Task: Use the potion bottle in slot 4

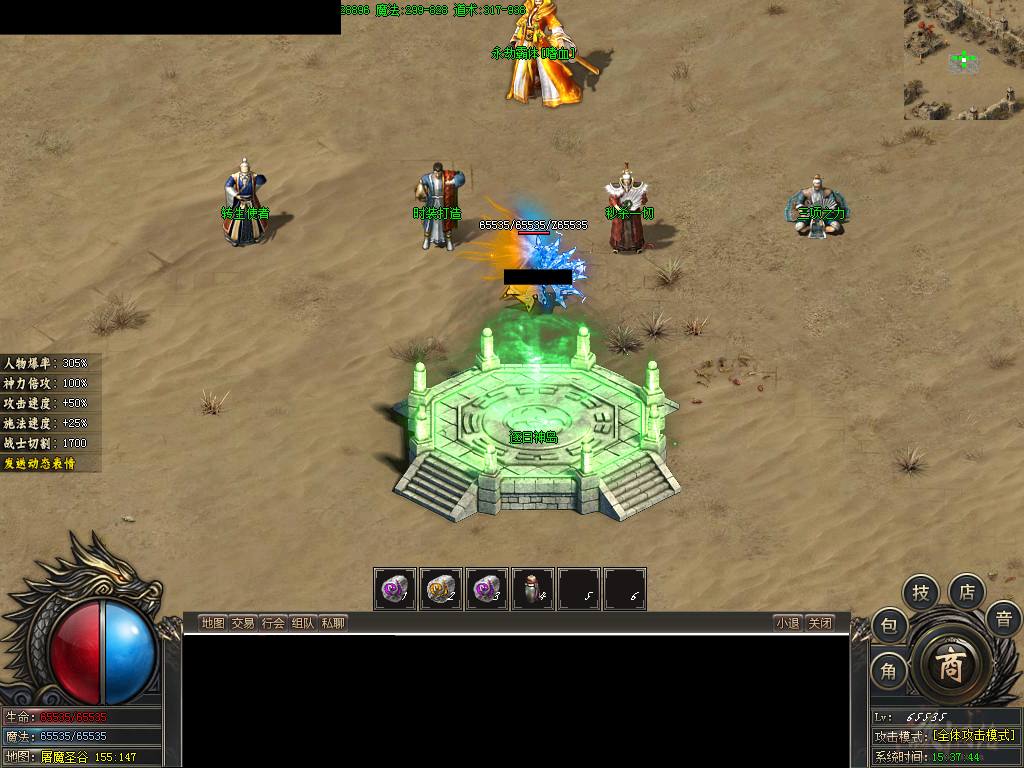Action: (534, 589)
